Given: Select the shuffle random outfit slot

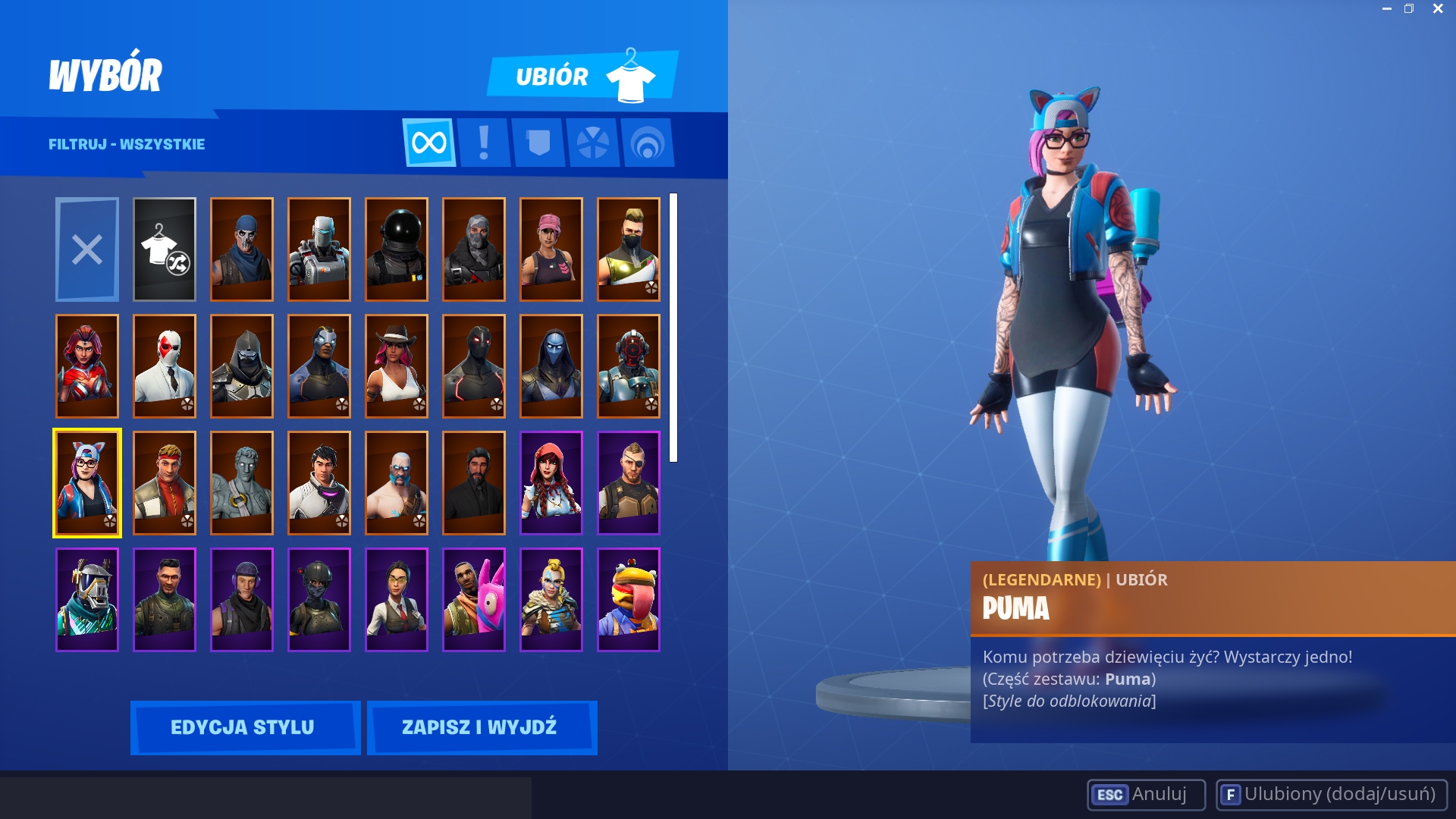Looking at the screenshot, I should (165, 249).
